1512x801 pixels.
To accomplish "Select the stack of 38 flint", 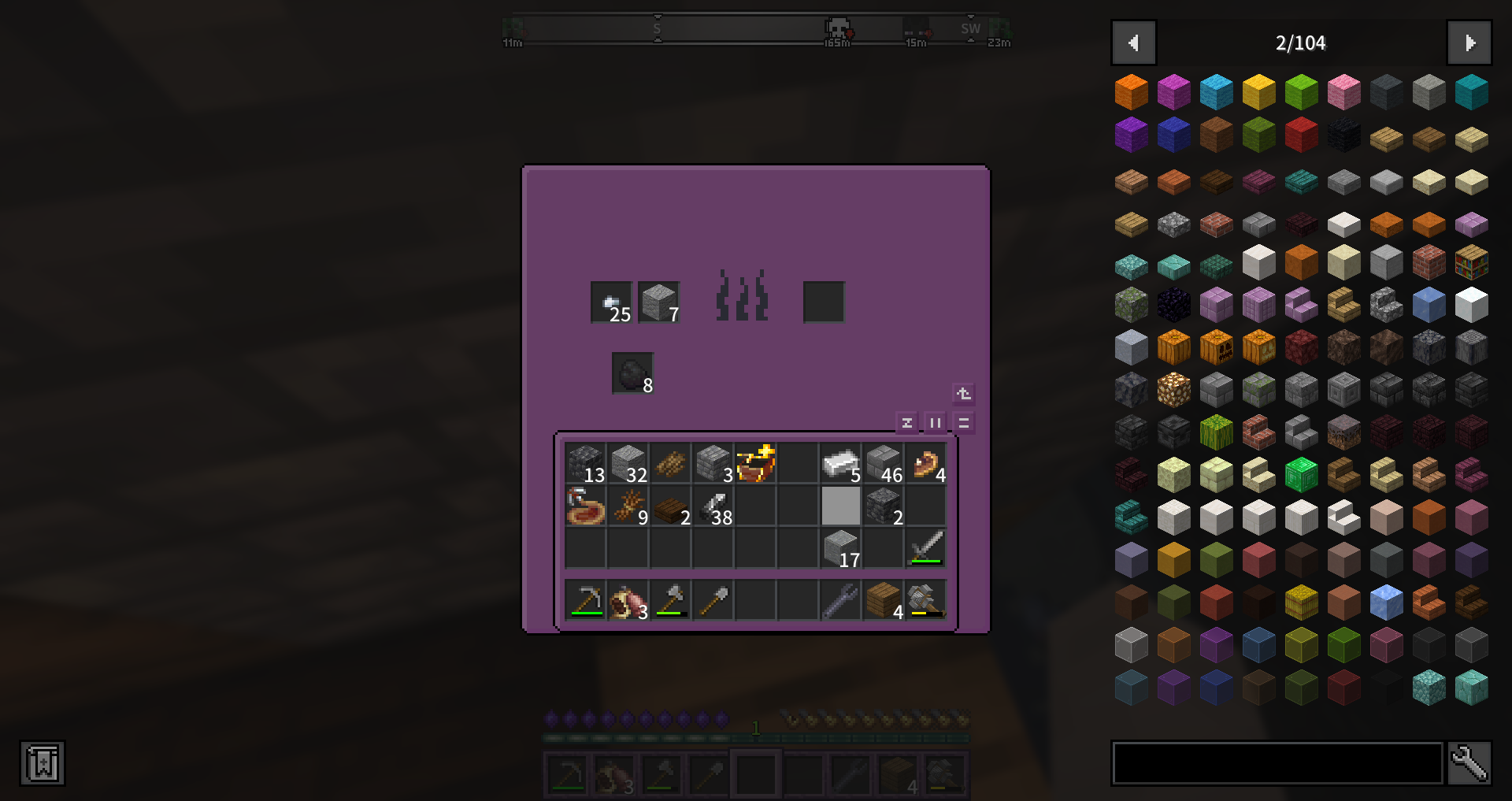I will [x=713, y=506].
